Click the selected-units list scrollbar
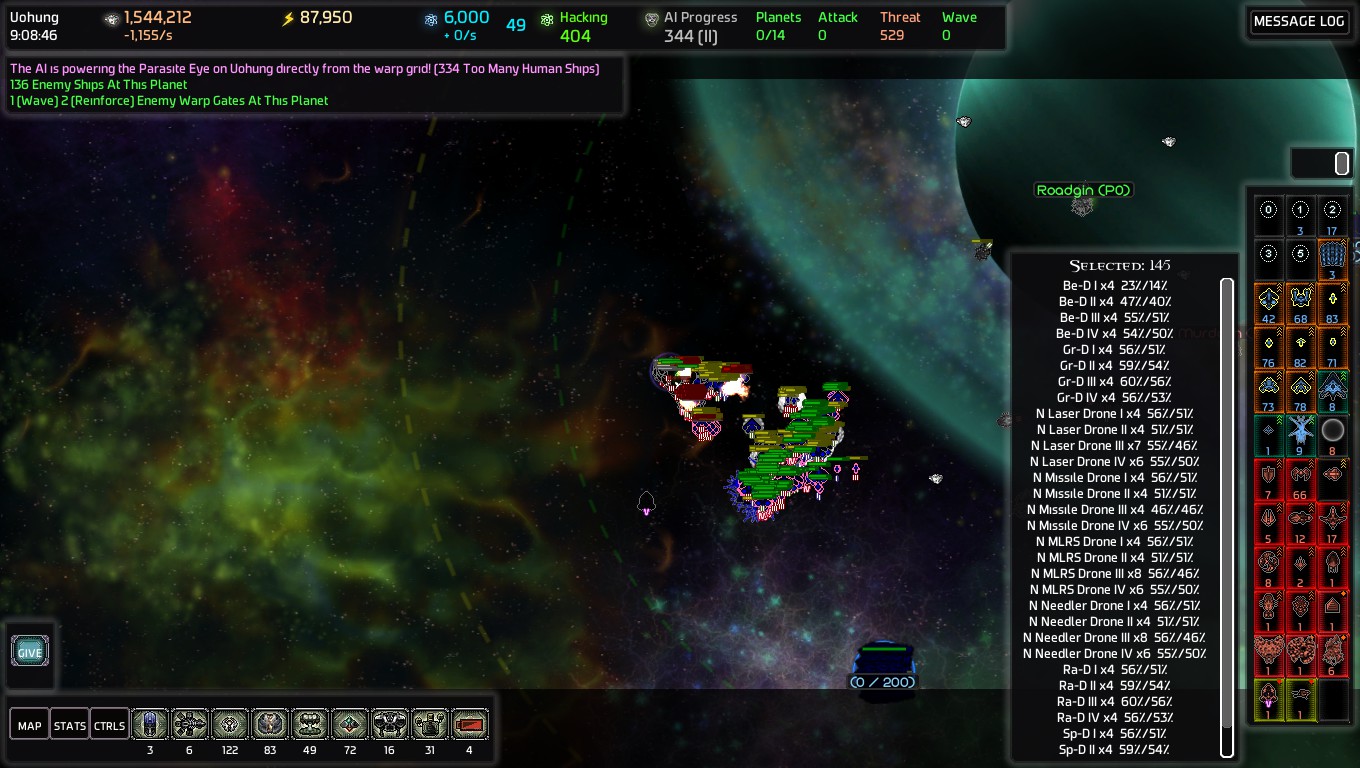The height and width of the screenshot is (768, 1360). coord(1227,517)
